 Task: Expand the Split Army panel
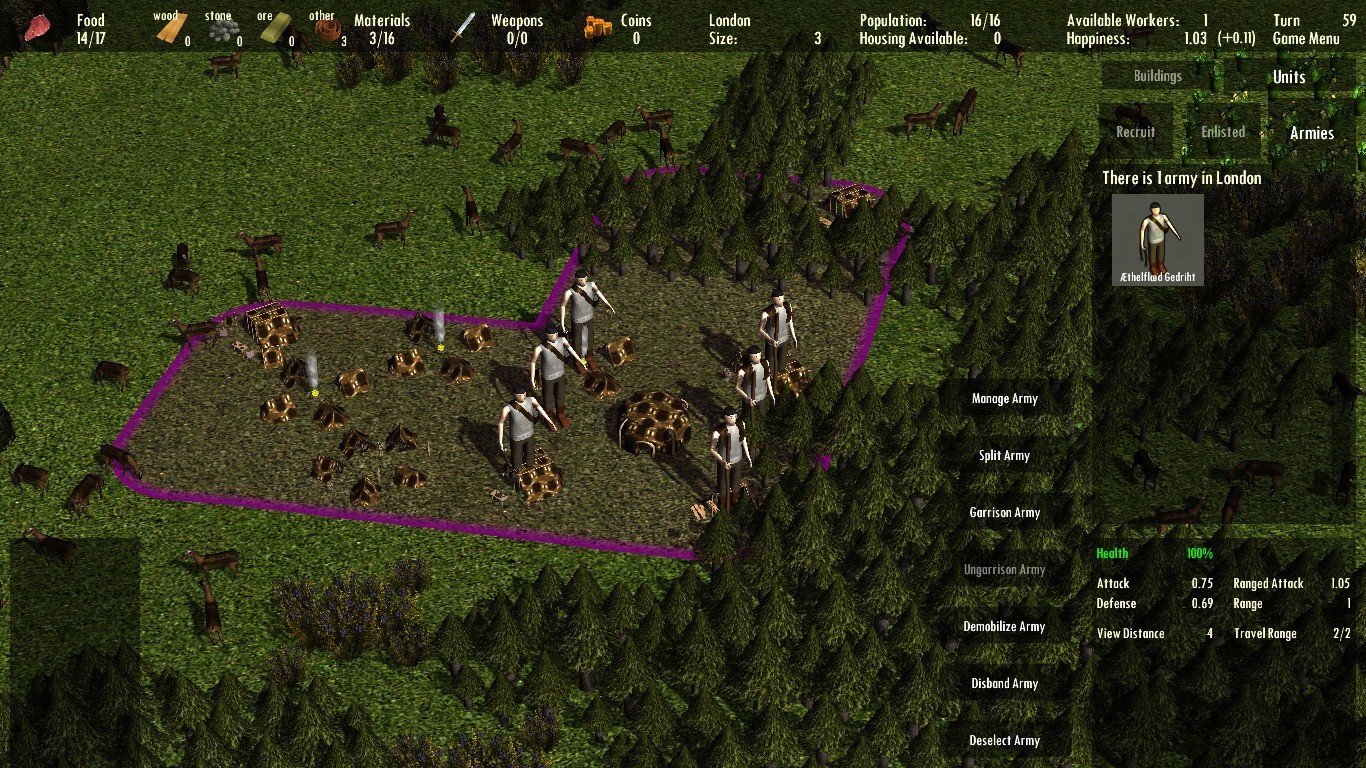coord(1004,455)
